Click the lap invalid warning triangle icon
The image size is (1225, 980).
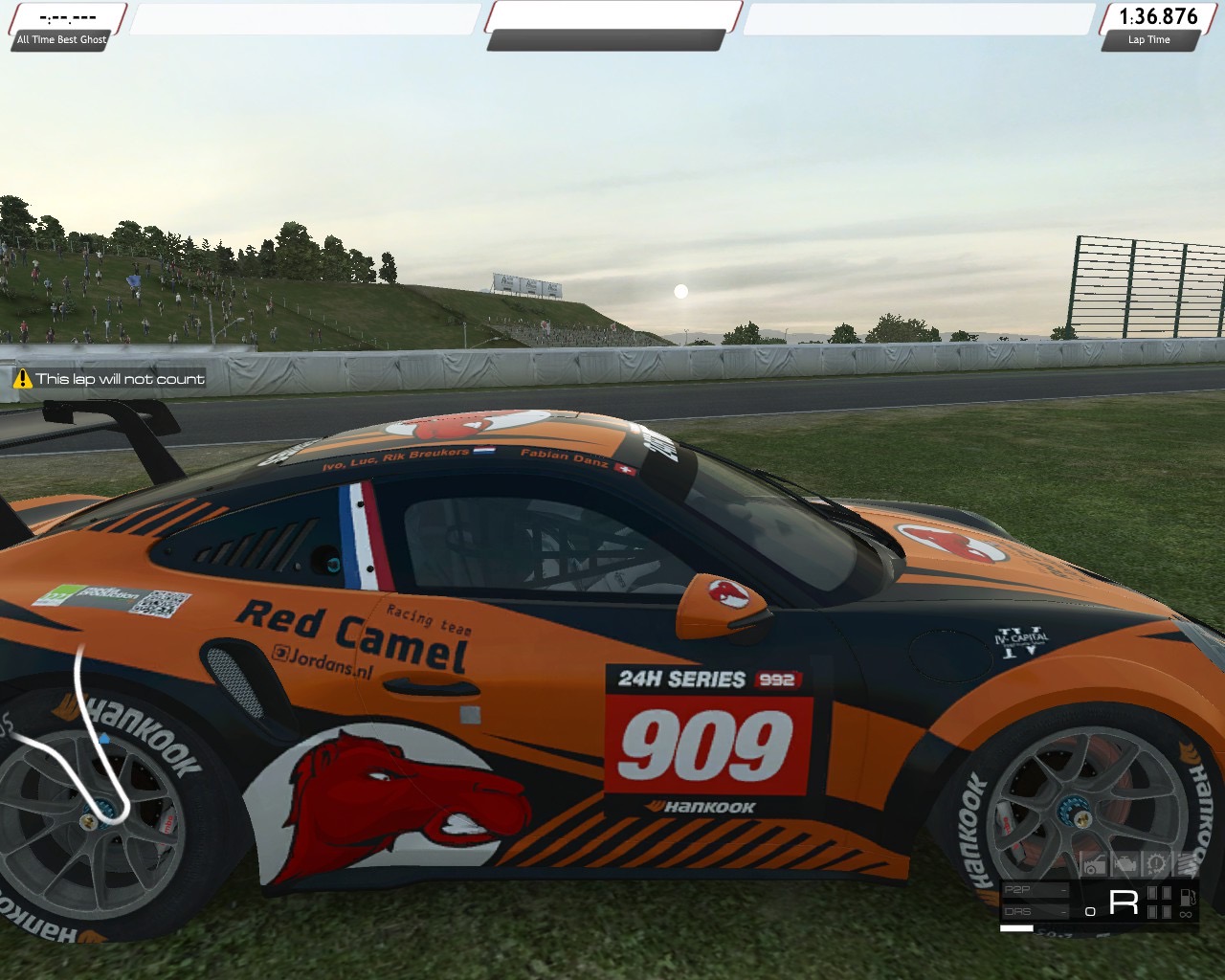23,379
